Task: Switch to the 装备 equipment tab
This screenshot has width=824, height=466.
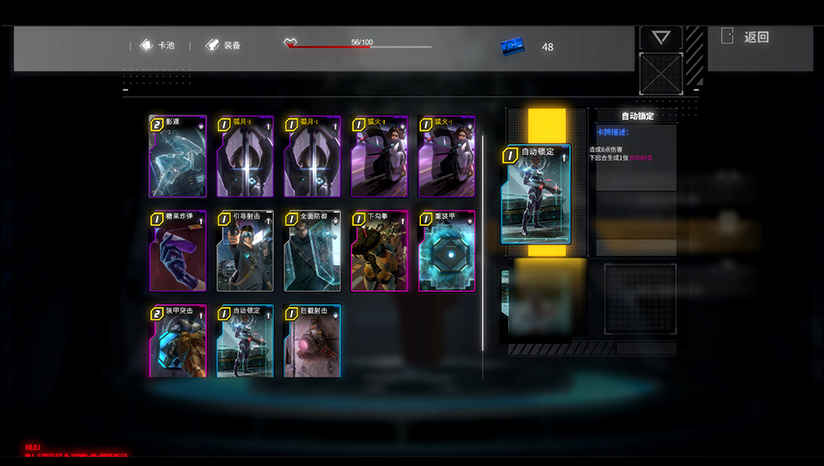Action: 223,45
